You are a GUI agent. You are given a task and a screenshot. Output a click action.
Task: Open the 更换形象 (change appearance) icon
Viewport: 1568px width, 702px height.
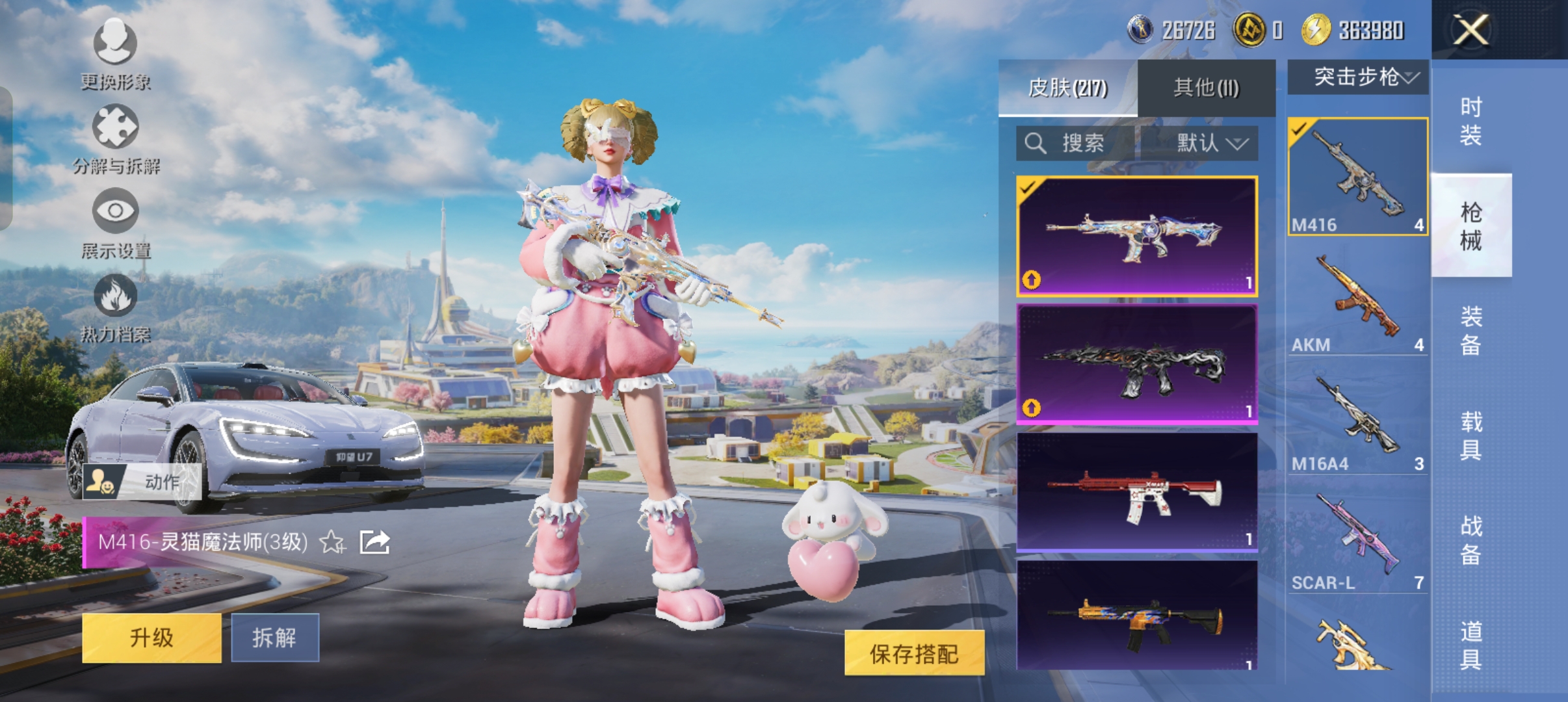click(114, 45)
